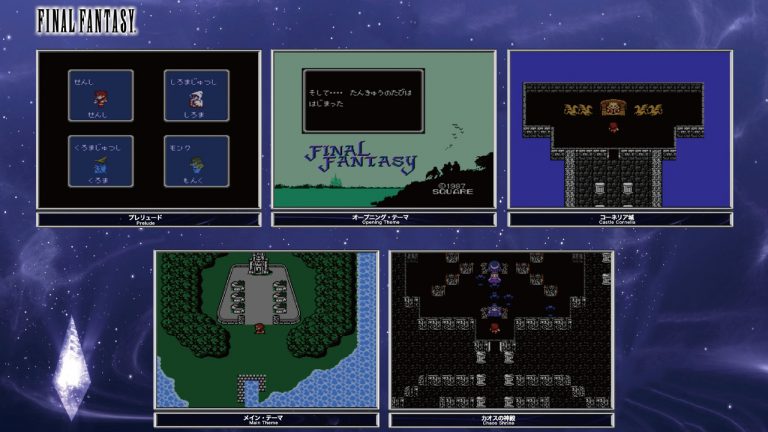Choose the Main Theme title label bar
The width and height of the screenshot is (768, 432).
coord(266,420)
